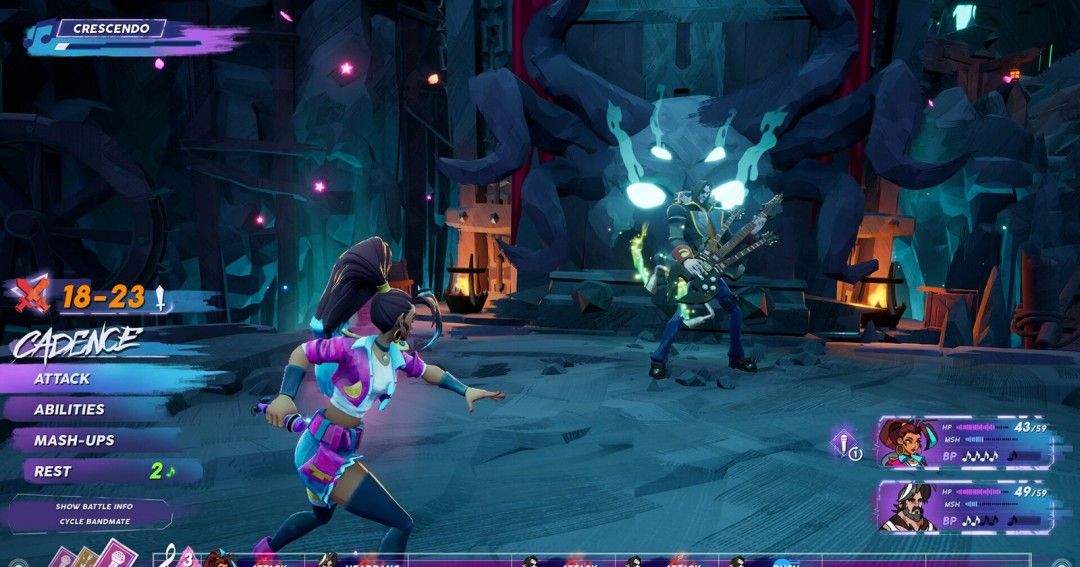1080x567 pixels.
Task: Choose the Rest command
Action: pos(54,471)
